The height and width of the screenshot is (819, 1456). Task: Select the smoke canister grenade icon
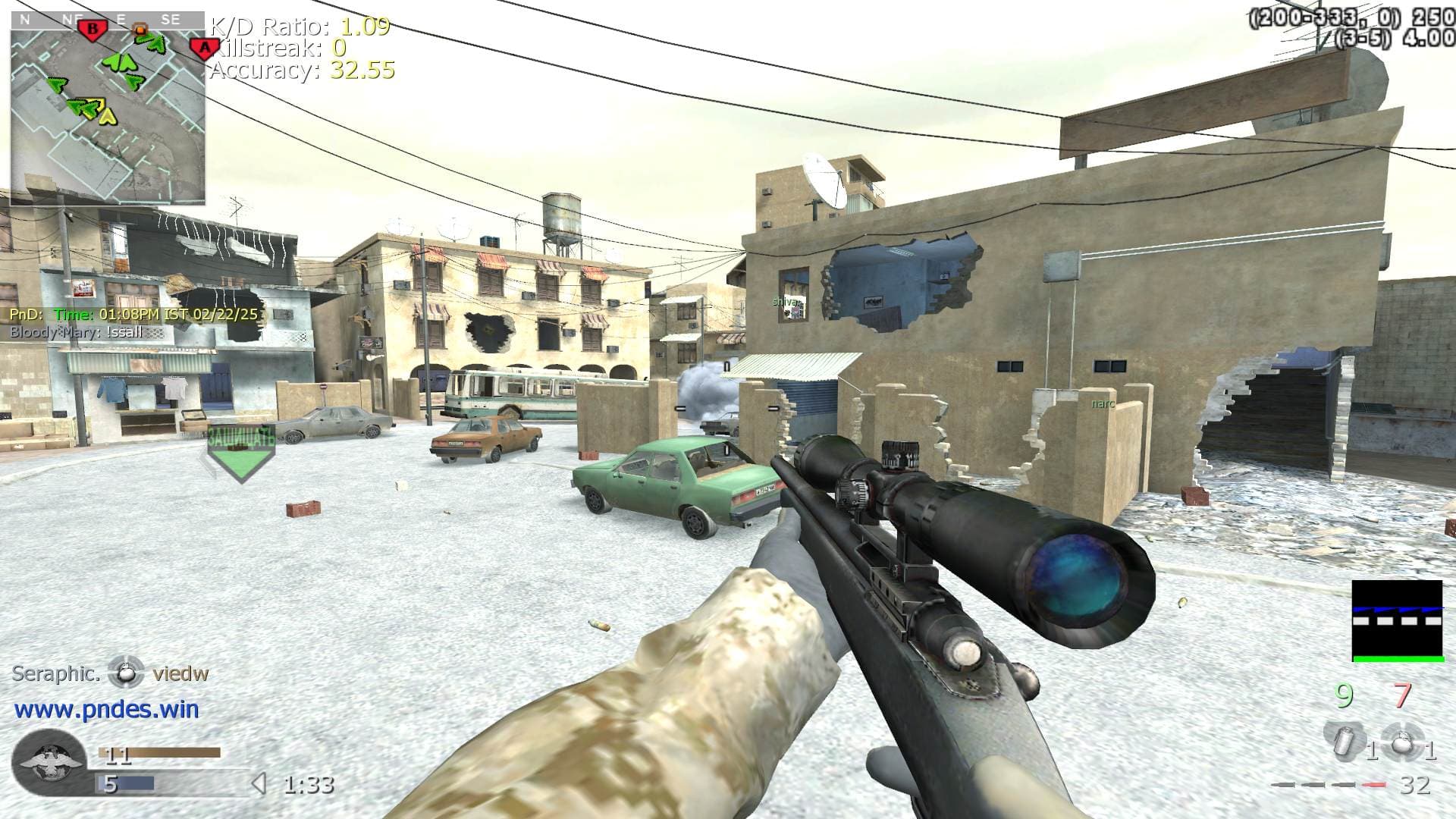pos(1341,740)
